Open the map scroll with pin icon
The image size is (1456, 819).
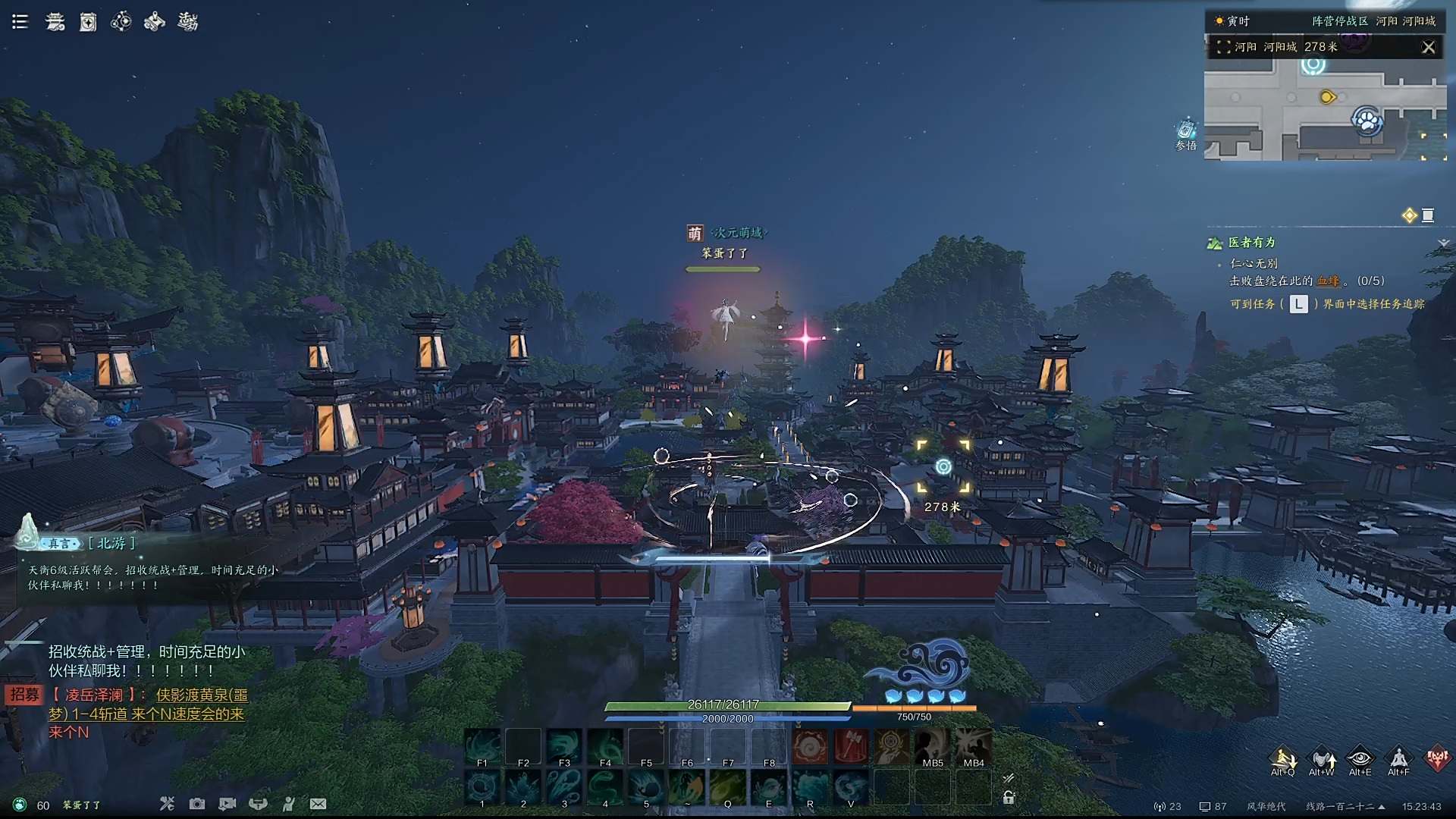tap(155, 22)
